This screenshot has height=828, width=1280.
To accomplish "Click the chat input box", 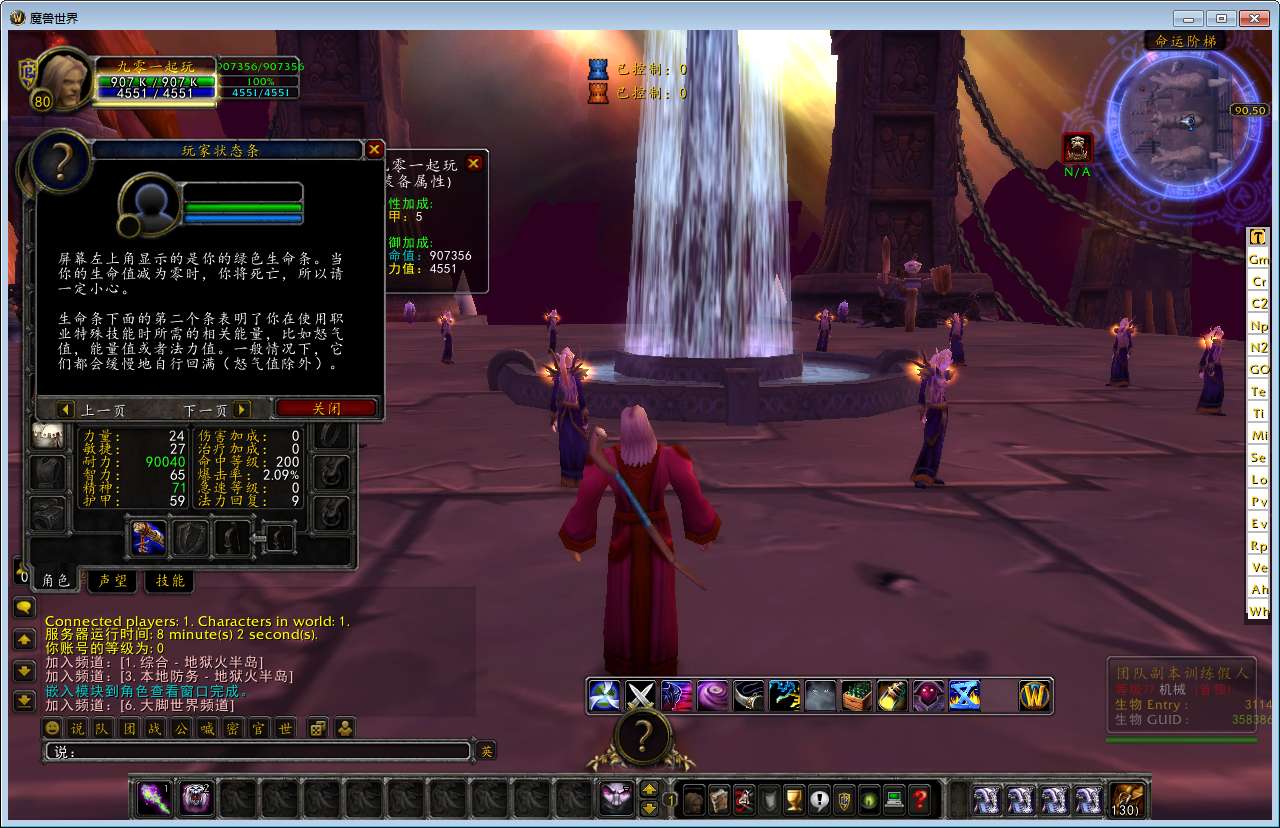I will (x=258, y=751).
